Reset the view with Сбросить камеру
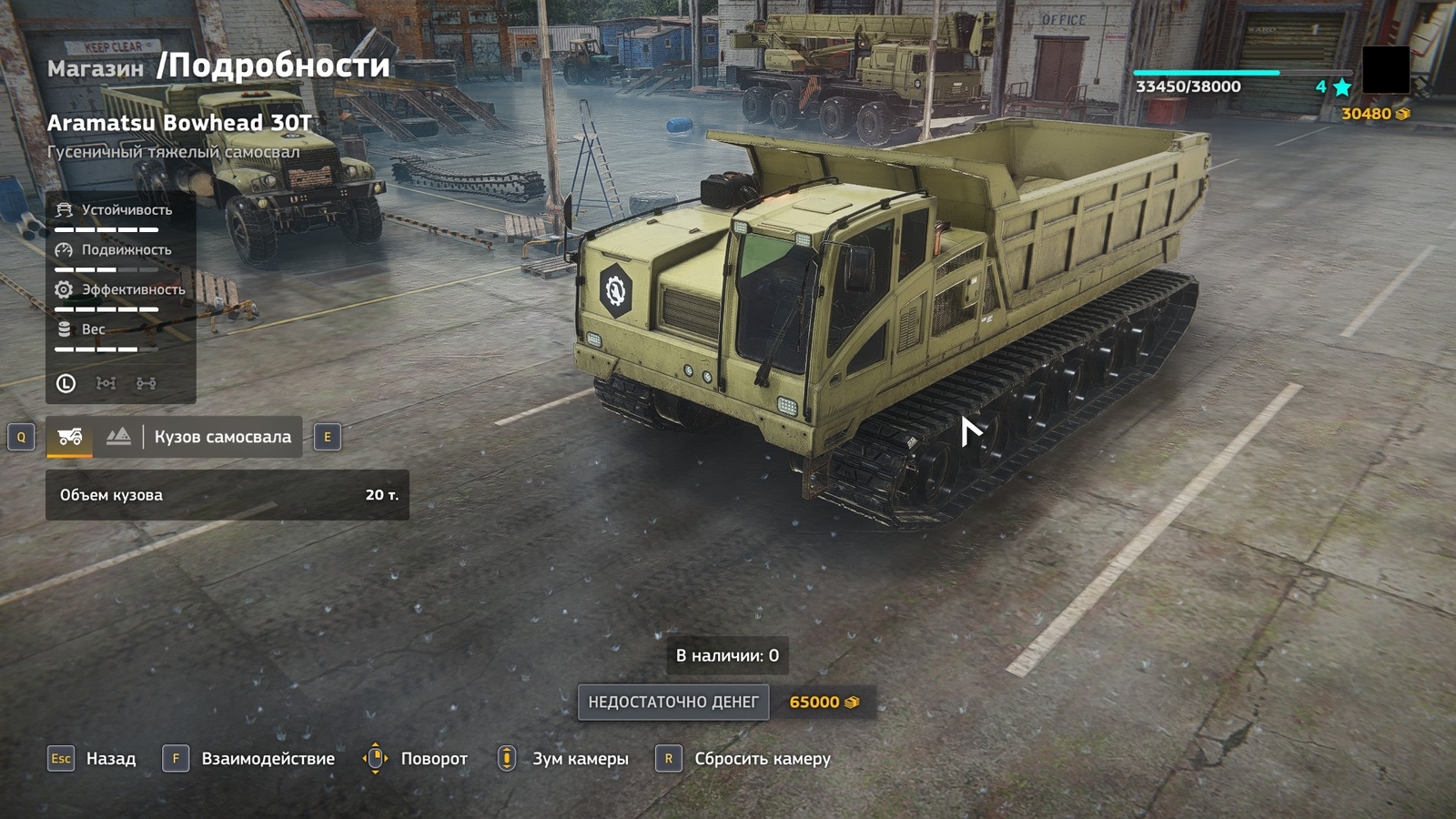 [x=762, y=759]
